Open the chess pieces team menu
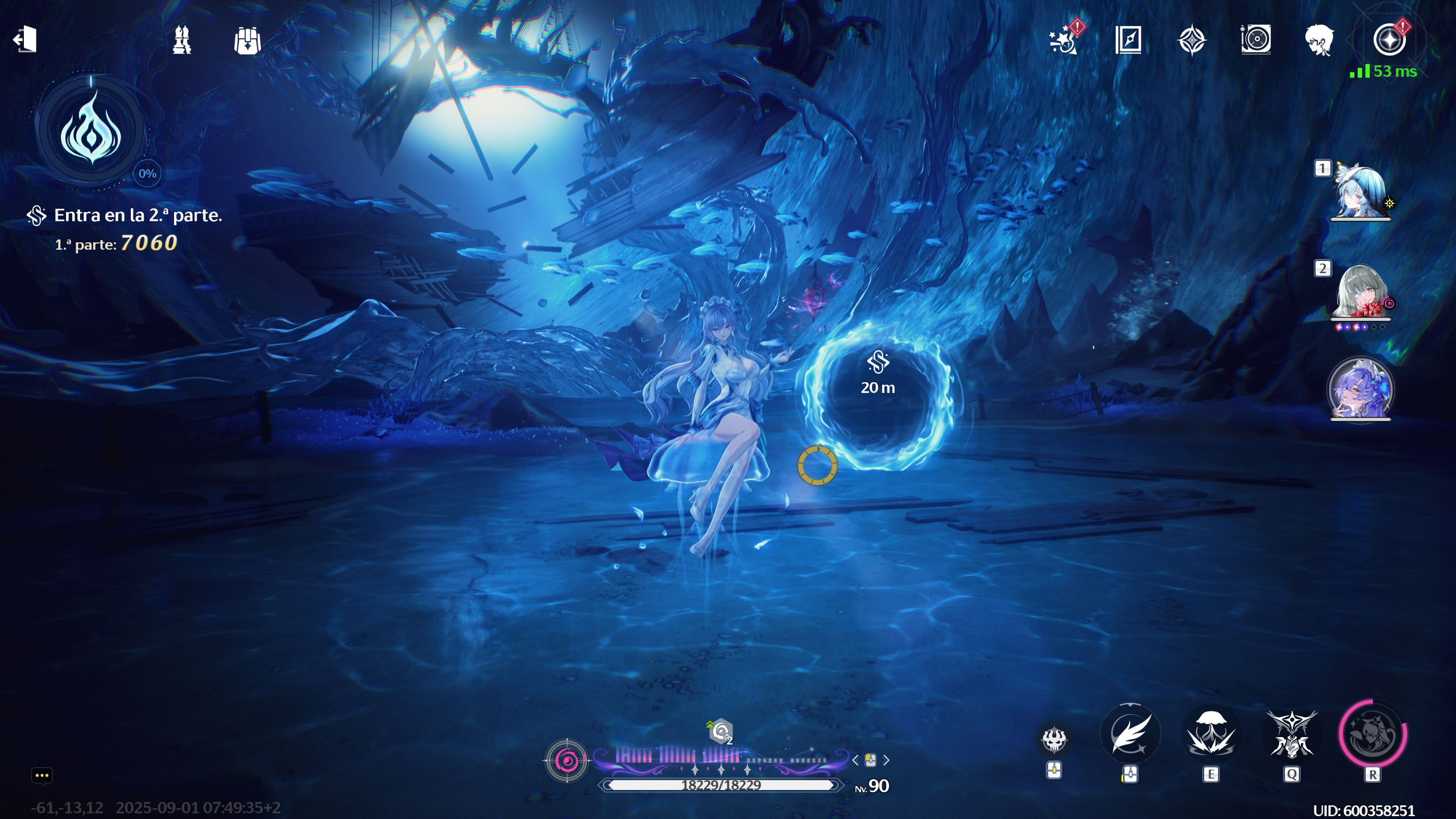Screen dimensions: 1456x819 pos(182,40)
